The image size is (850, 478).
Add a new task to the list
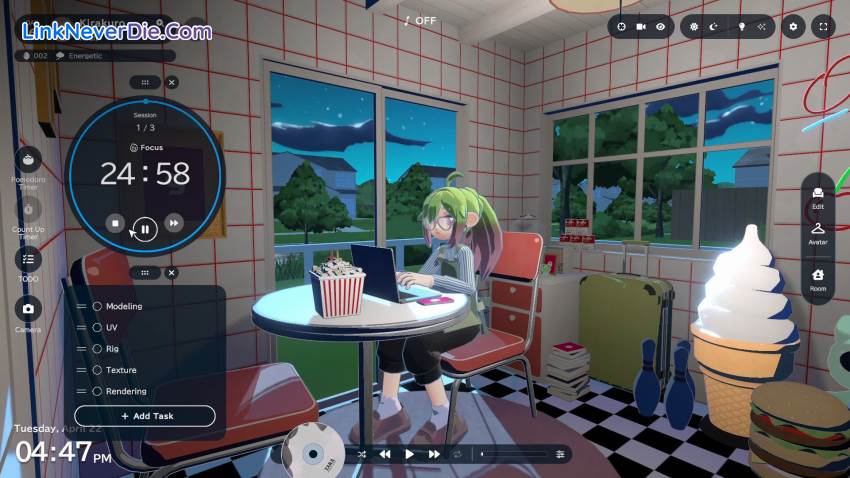point(145,416)
